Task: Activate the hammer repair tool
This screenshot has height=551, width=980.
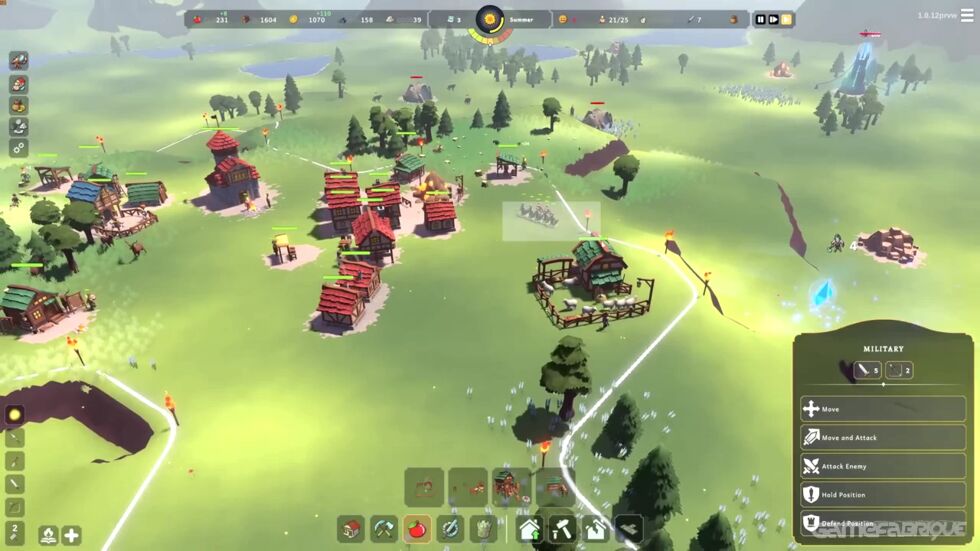Action: tap(563, 528)
